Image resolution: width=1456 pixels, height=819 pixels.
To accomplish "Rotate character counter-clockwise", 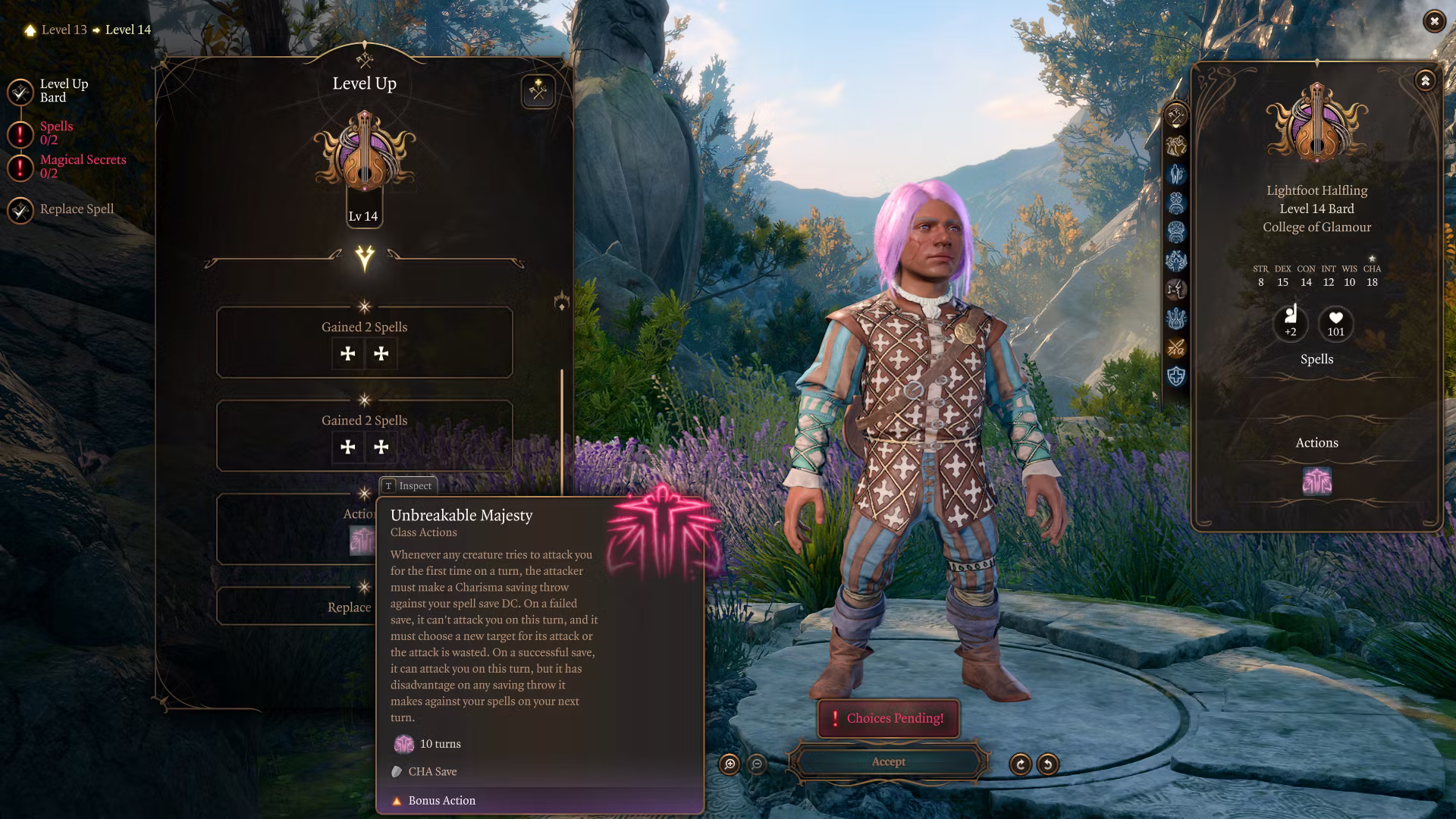I will 1048,764.
